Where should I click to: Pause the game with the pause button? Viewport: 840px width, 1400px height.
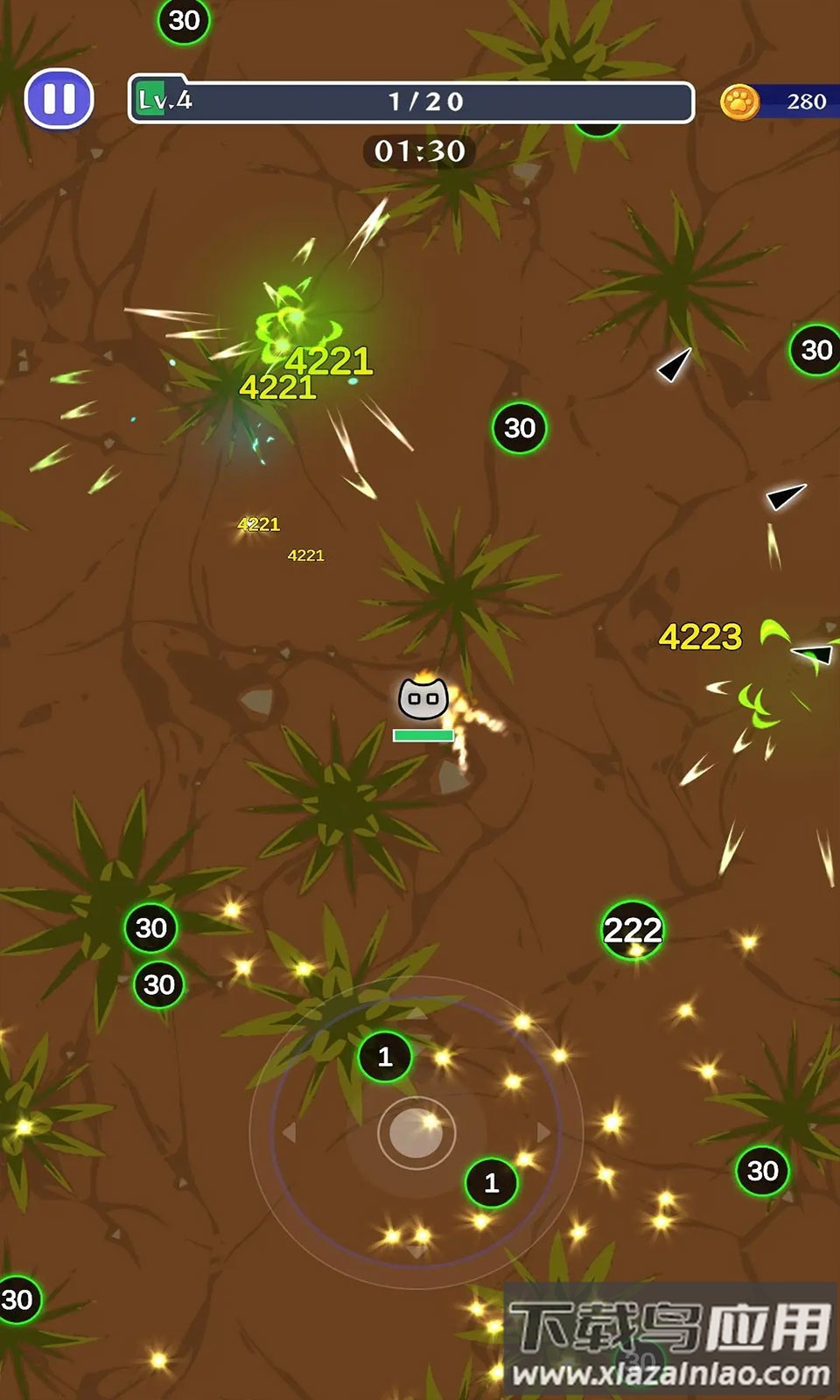(59, 99)
